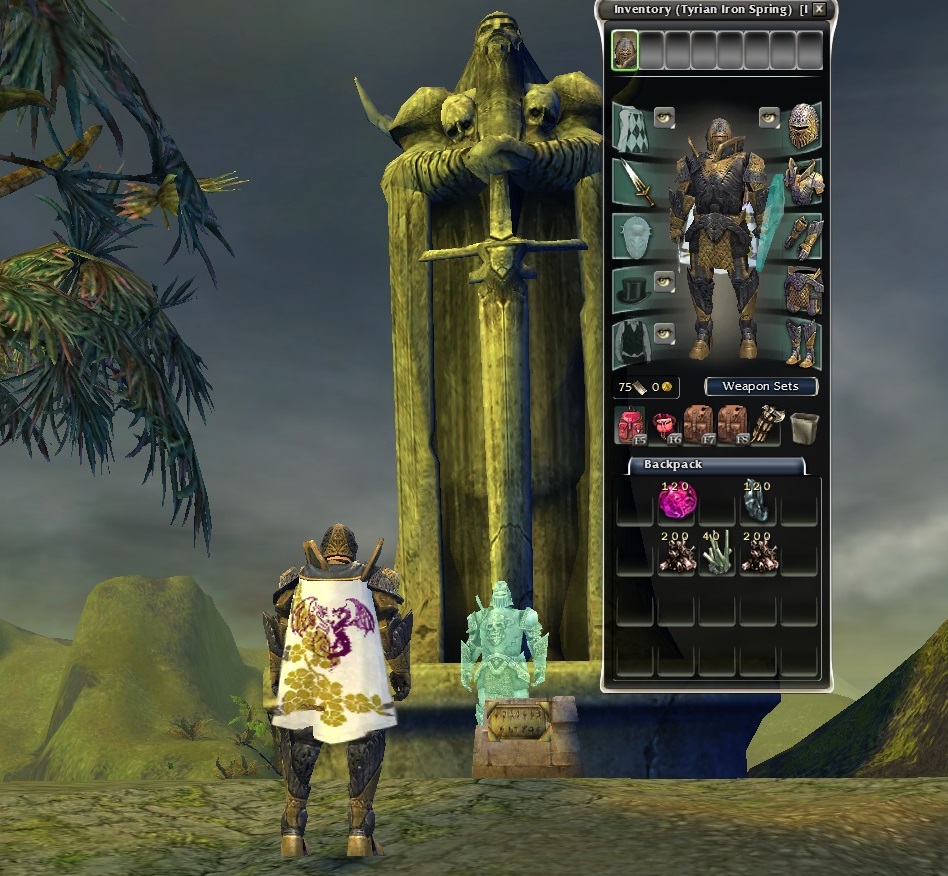Close the Inventory window
Image resolution: width=948 pixels, height=876 pixels.
820,9
